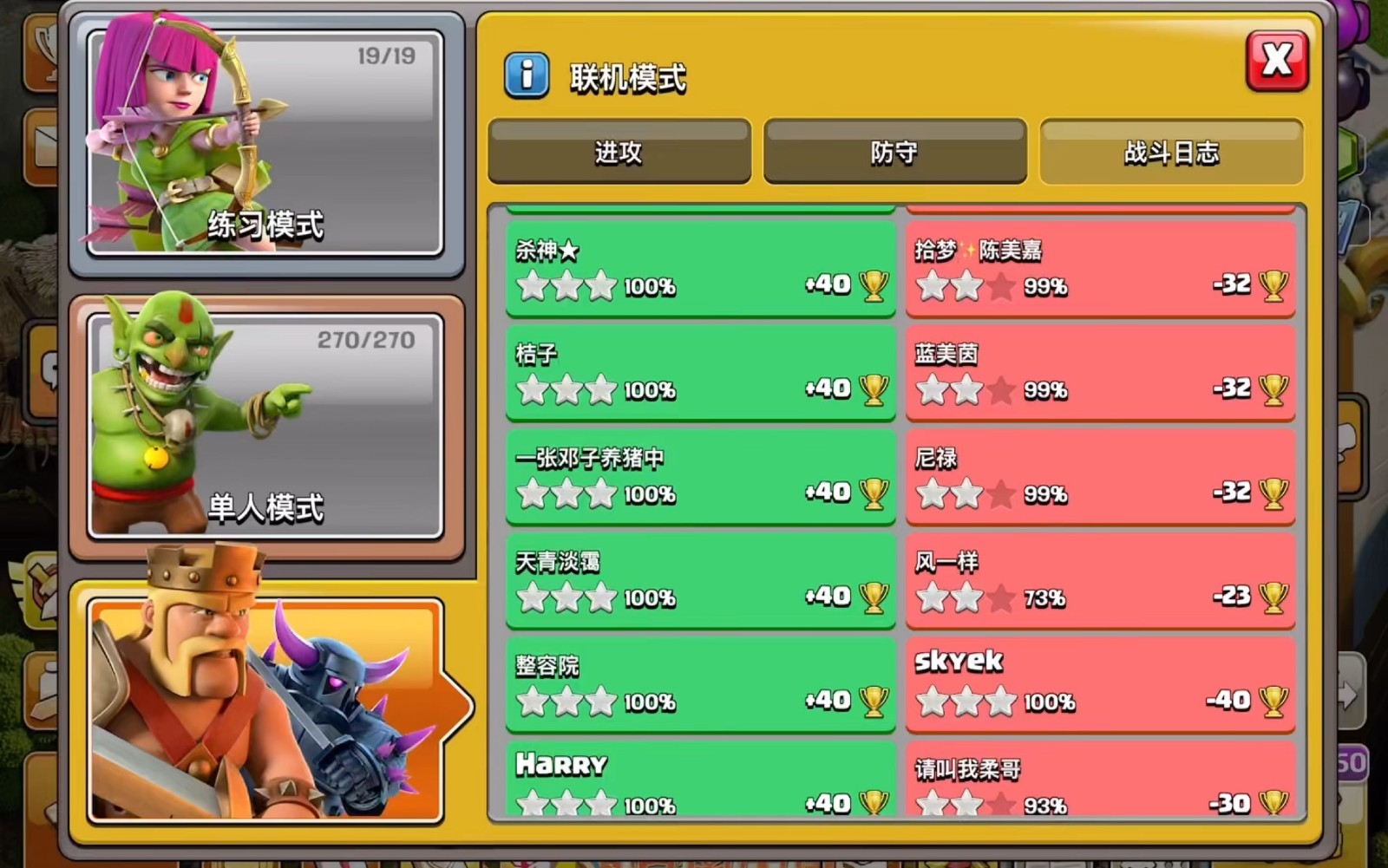The height and width of the screenshot is (868, 1388).
Task: View the 一张邓子养猪中 battle entry
Action: tap(700, 477)
